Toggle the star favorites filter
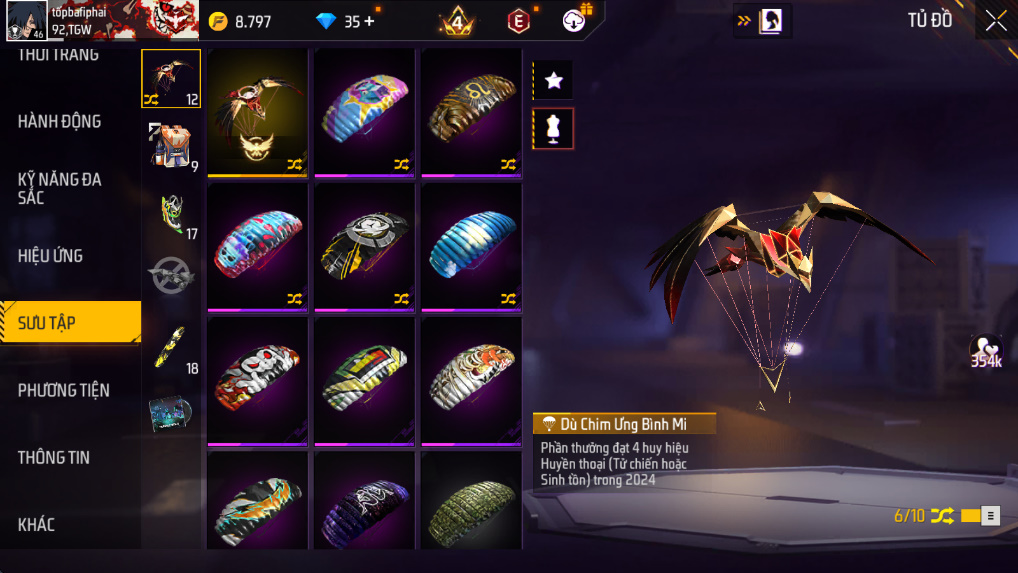The image size is (1018, 573). (x=553, y=81)
